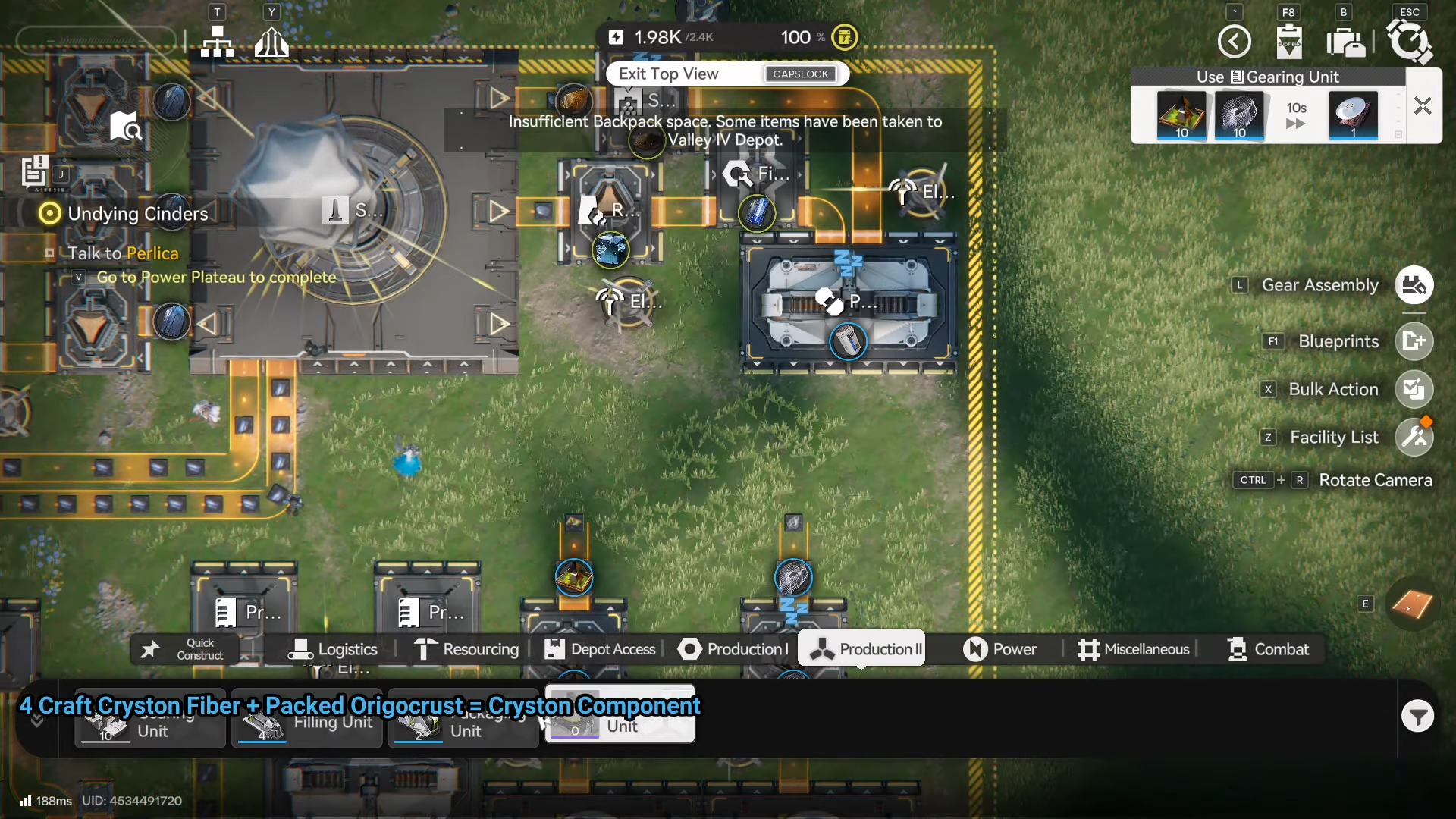Screen dimensions: 1456x819
Task: Activate Quick Construct
Action: click(186, 649)
